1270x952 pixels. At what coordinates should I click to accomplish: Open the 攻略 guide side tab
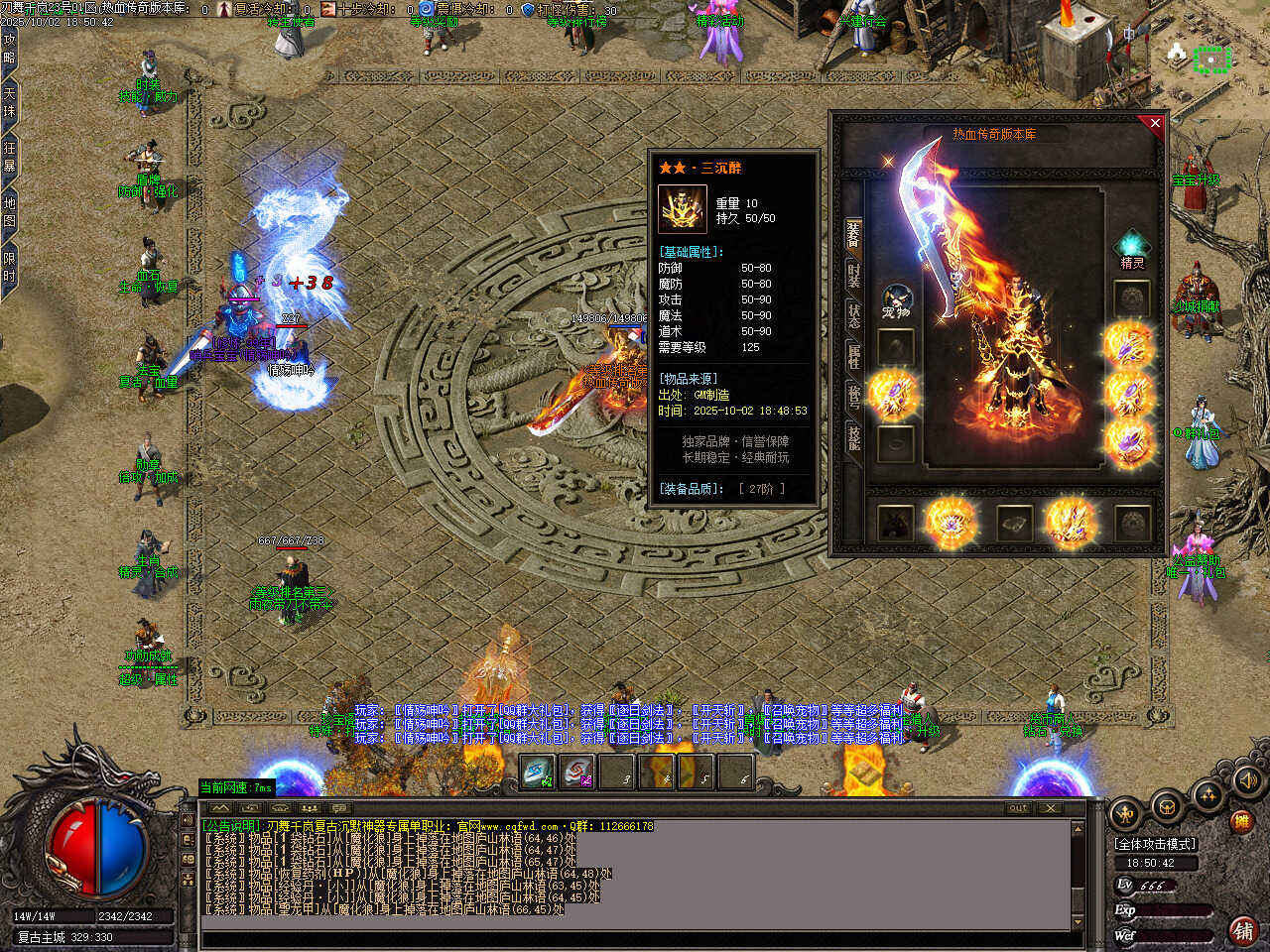[10, 49]
